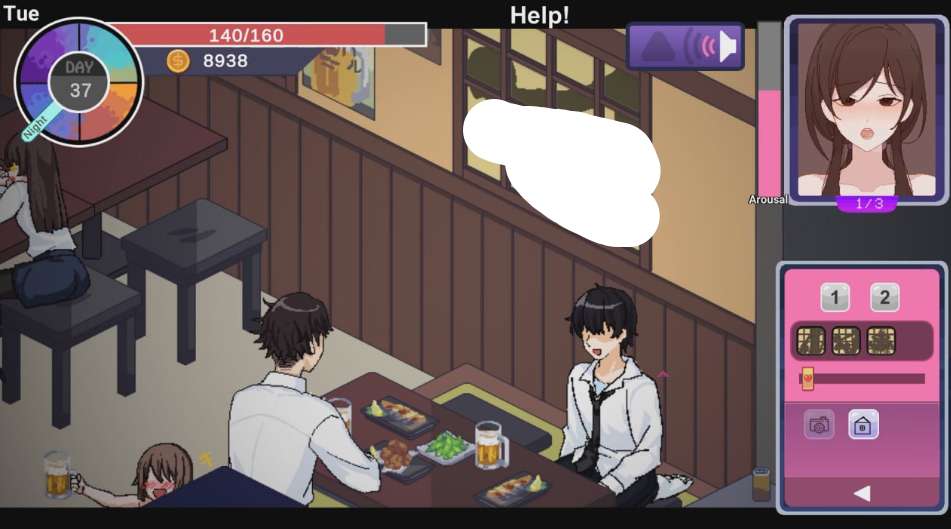Select the first pattern thumbnail
The width and height of the screenshot is (951, 529).
(810, 341)
